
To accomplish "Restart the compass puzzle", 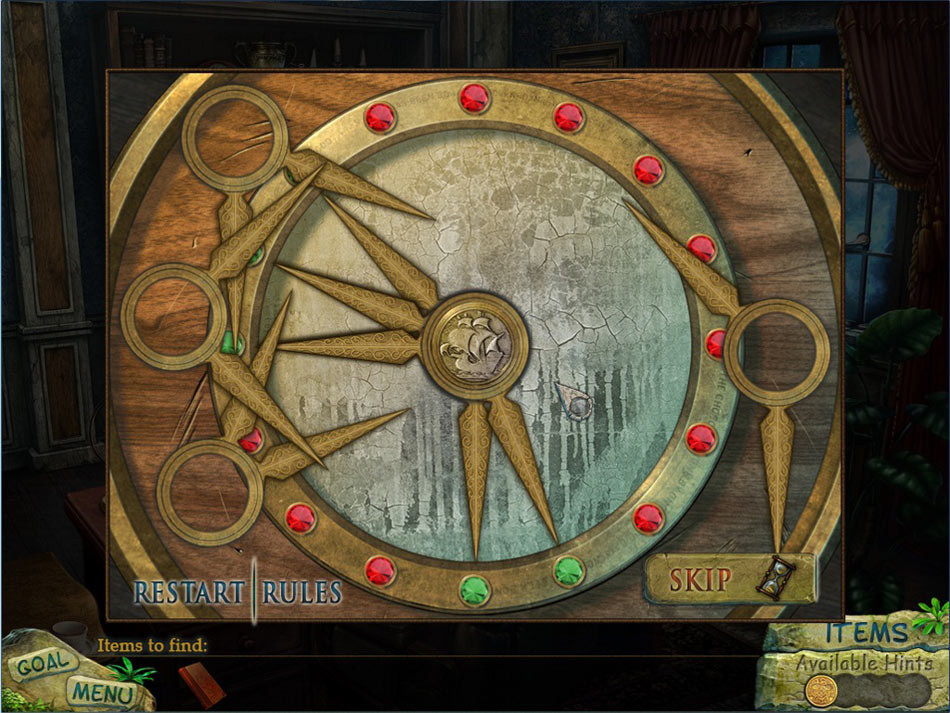I will coord(189,591).
